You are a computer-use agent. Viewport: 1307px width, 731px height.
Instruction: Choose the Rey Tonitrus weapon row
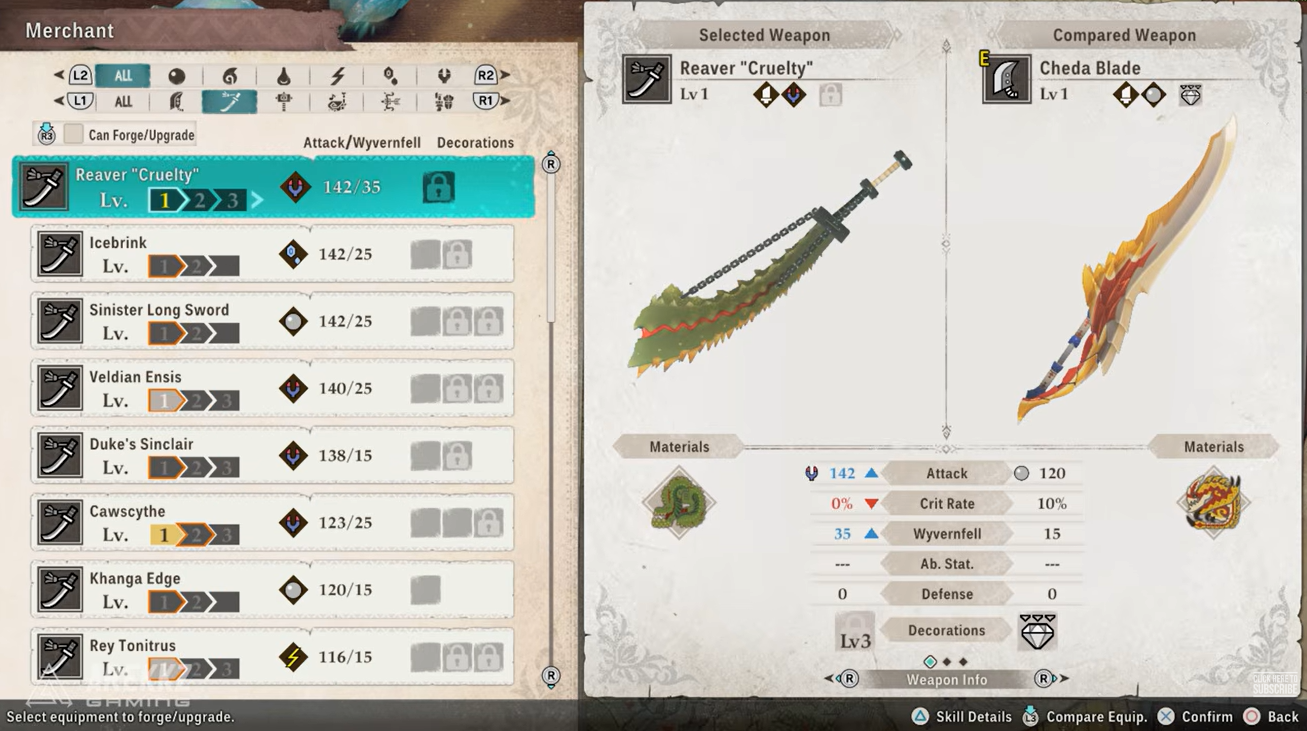point(272,656)
